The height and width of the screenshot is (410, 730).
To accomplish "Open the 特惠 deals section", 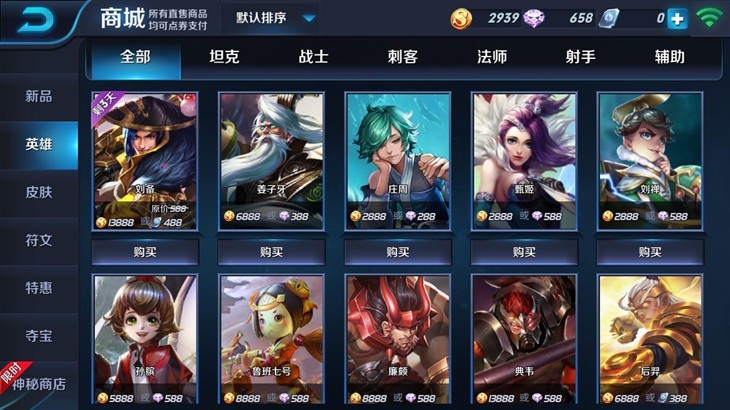I will click(39, 288).
